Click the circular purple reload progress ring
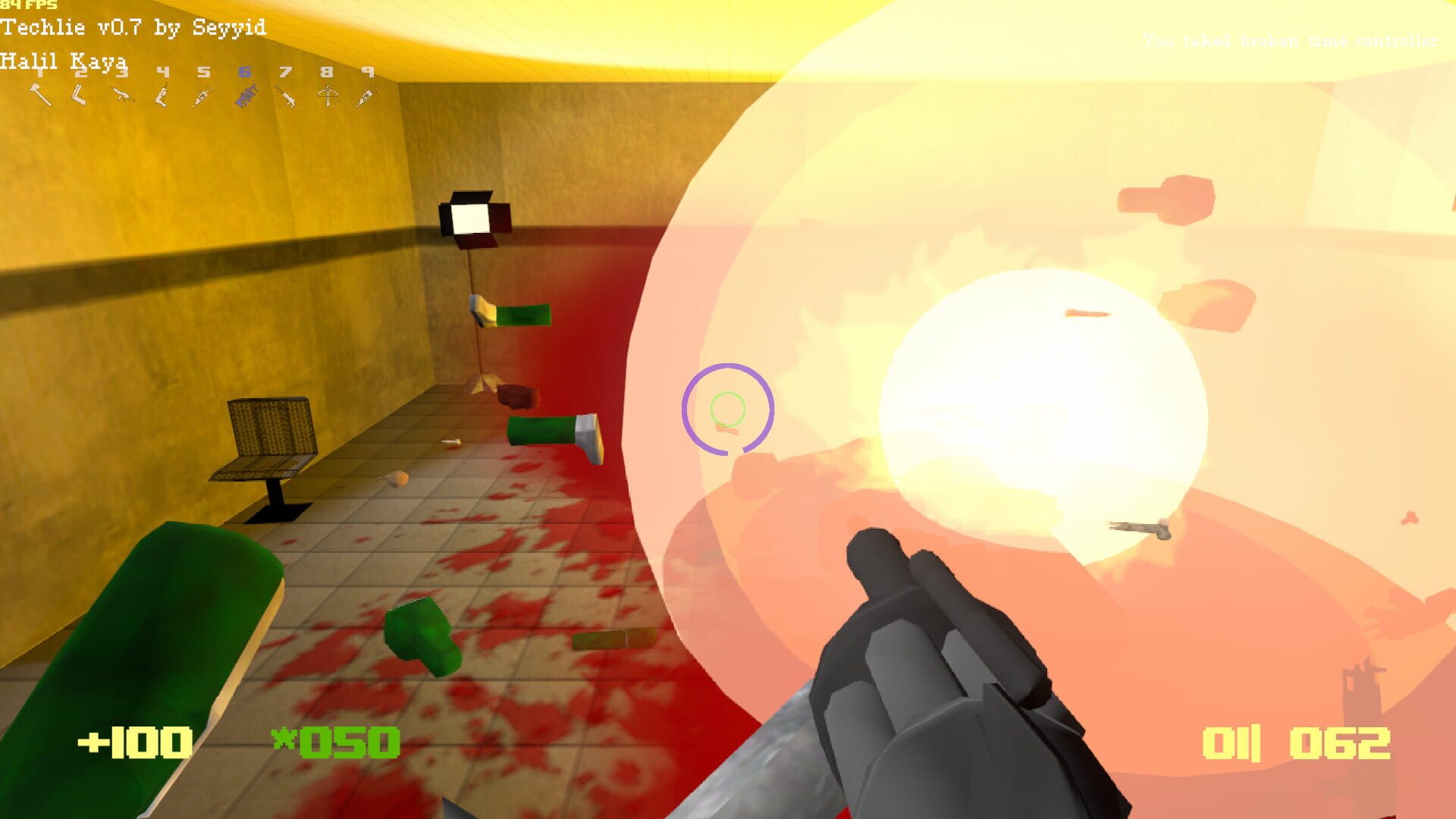1456x819 pixels. [730, 408]
